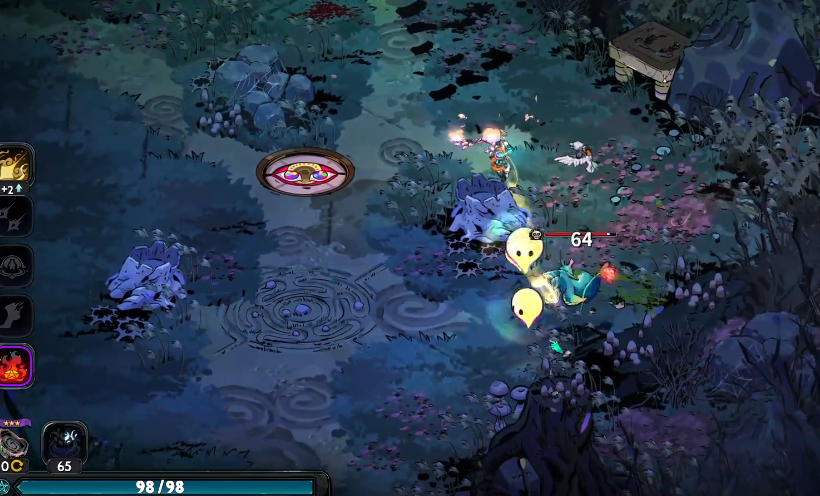The height and width of the screenshot is (496, 820).
Task: Select the golden attack boon icon
Action: coord(16,164)
